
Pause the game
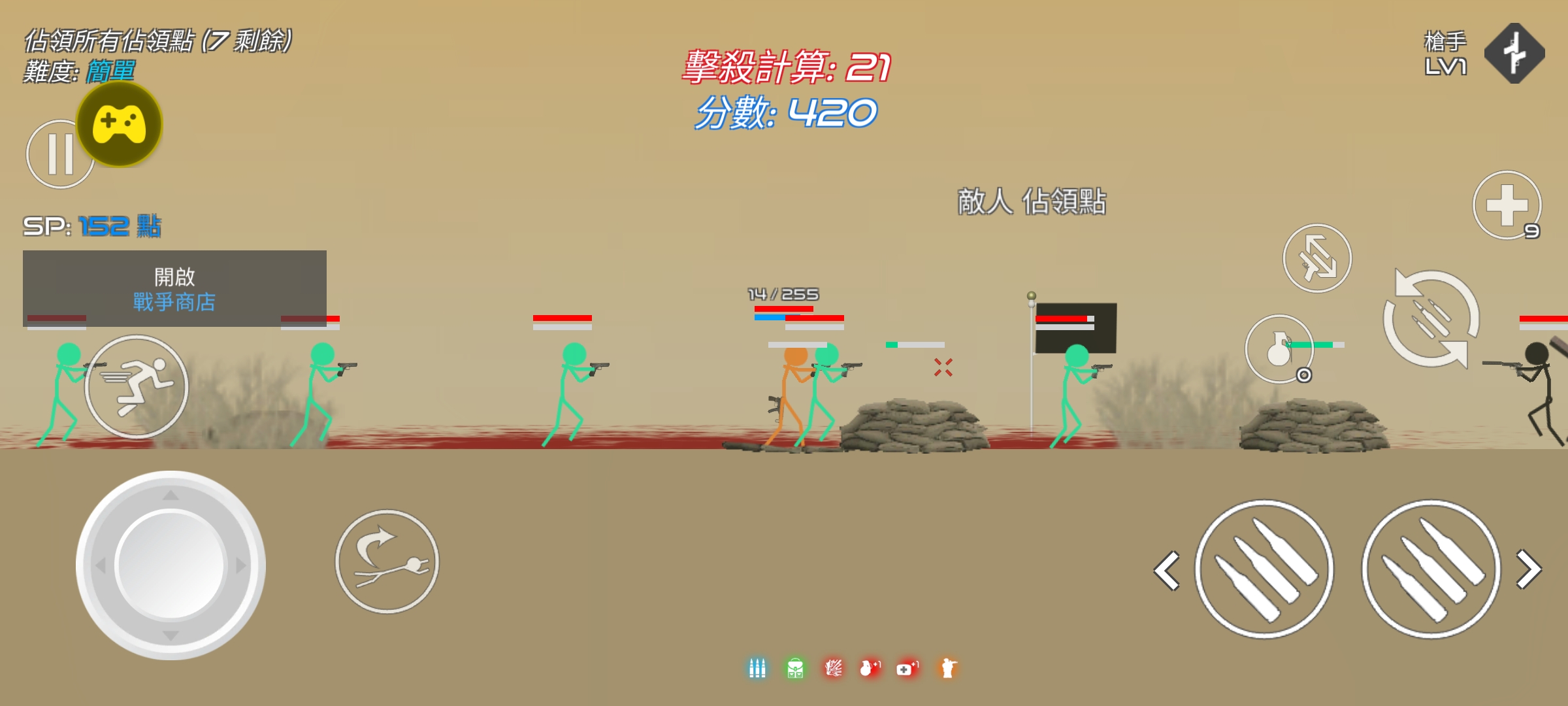tap(56, 155)
